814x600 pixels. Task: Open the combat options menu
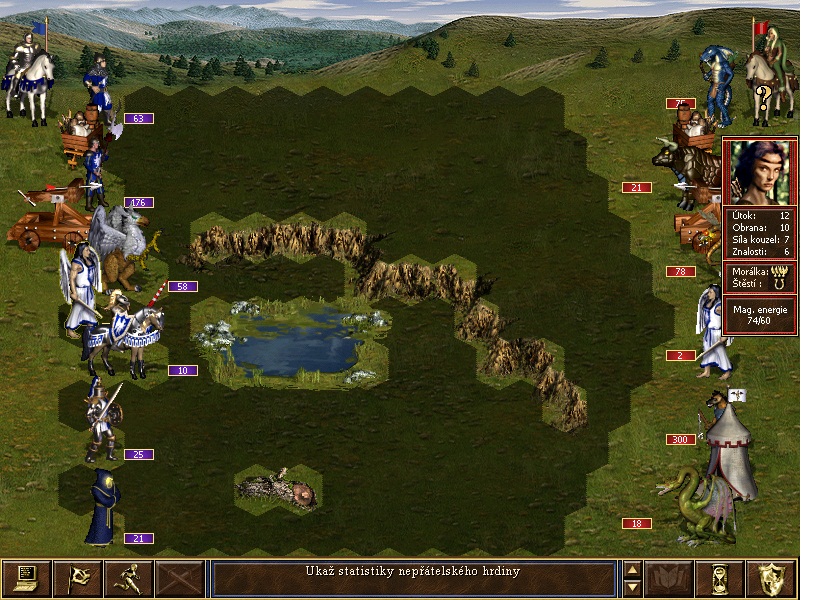point(26,579)
